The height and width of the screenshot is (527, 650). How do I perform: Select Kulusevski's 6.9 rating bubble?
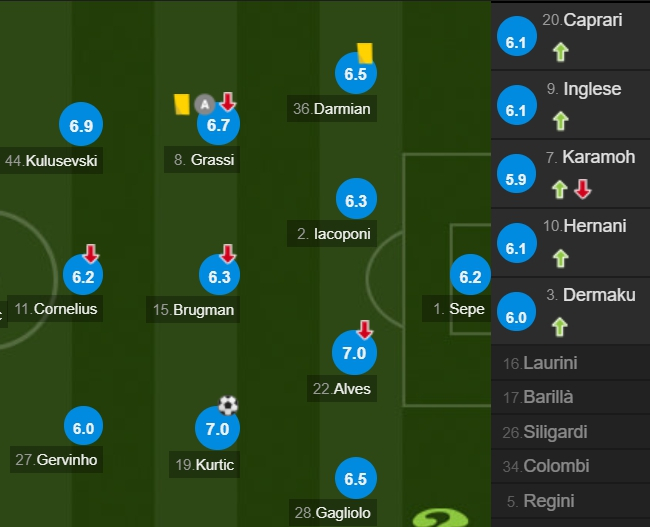83,127
